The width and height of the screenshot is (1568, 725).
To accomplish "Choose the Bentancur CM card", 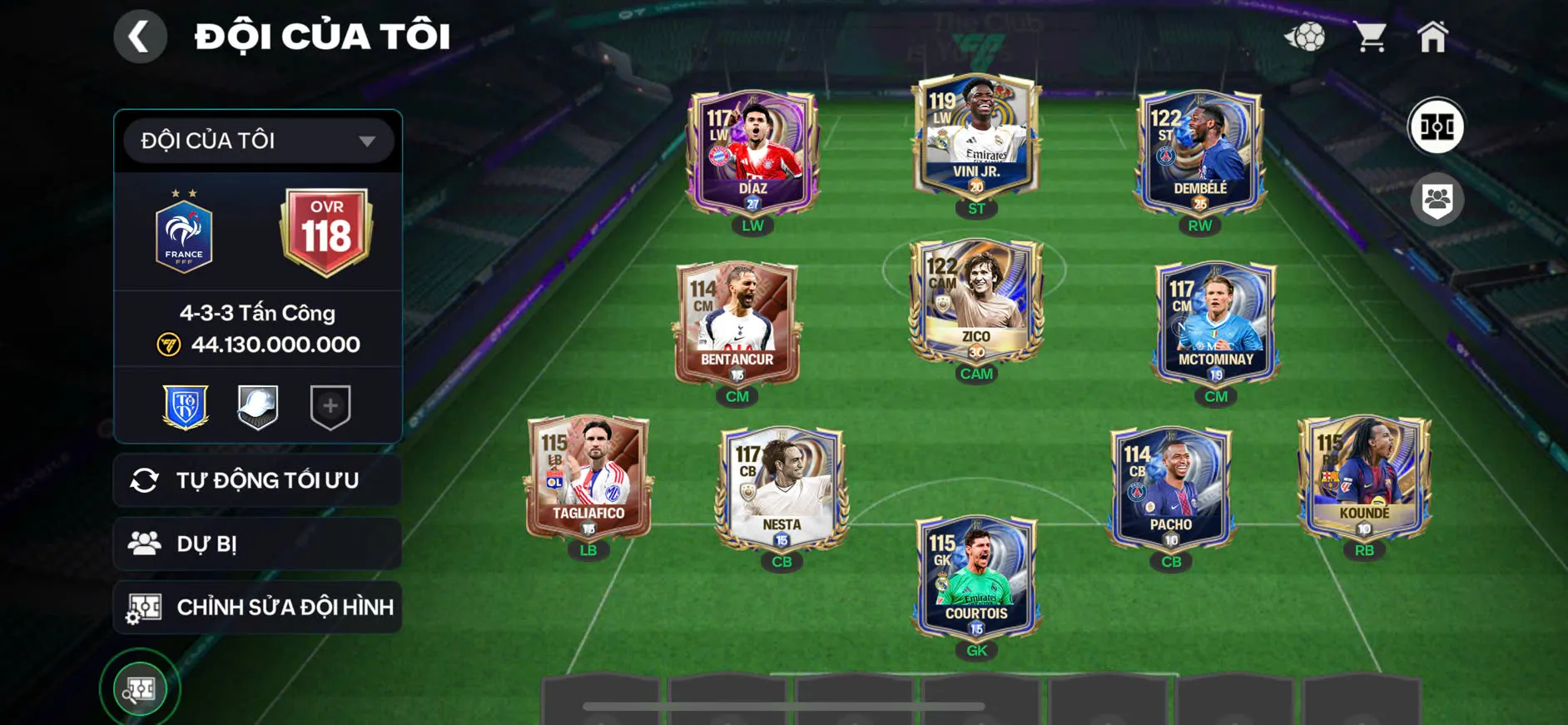I will tap(737, 325).
